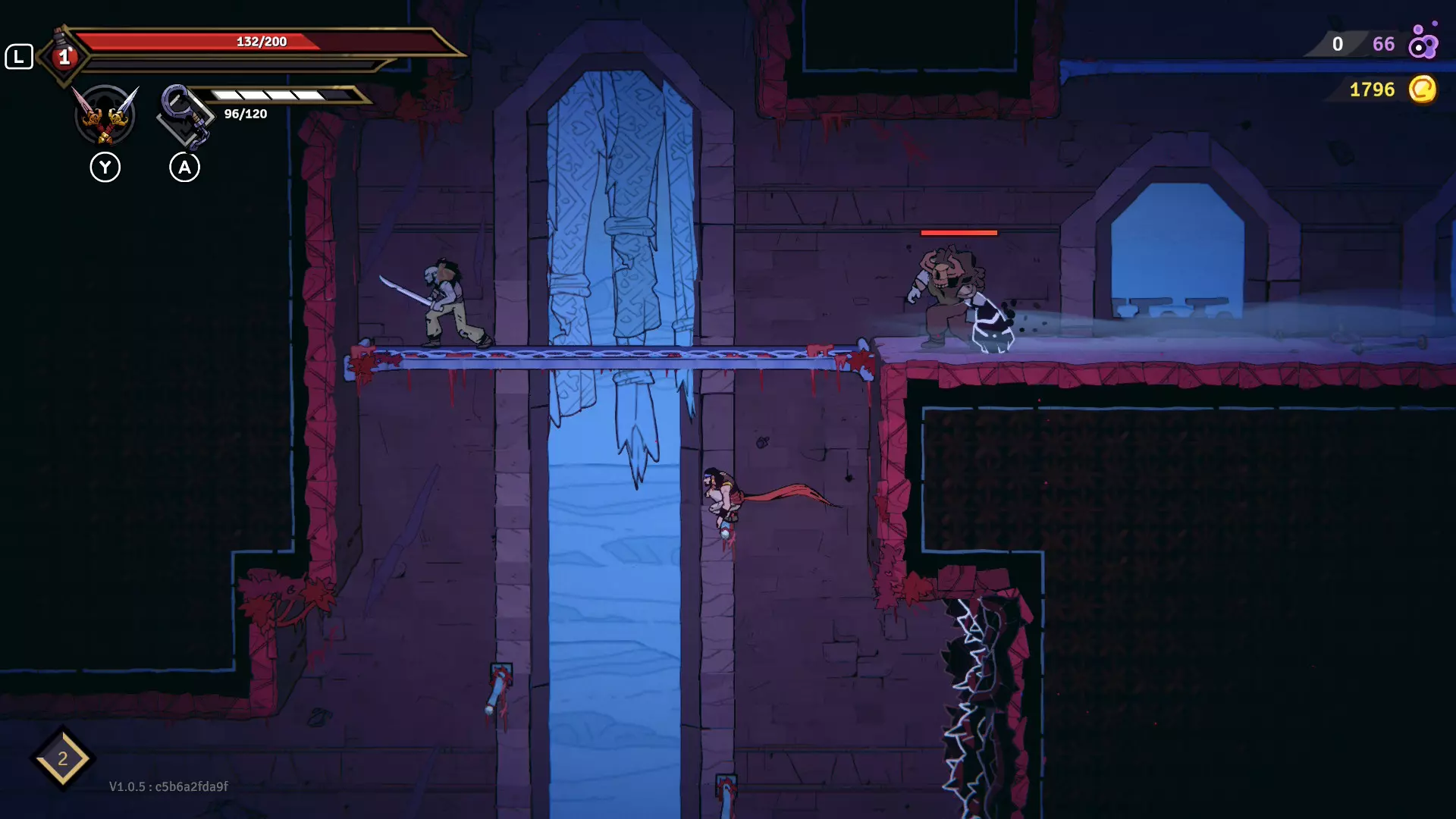Select the twin daggers weapon icon
Image resolution: width=1456 pixels, height=819 pixels.
pos(105,115)
